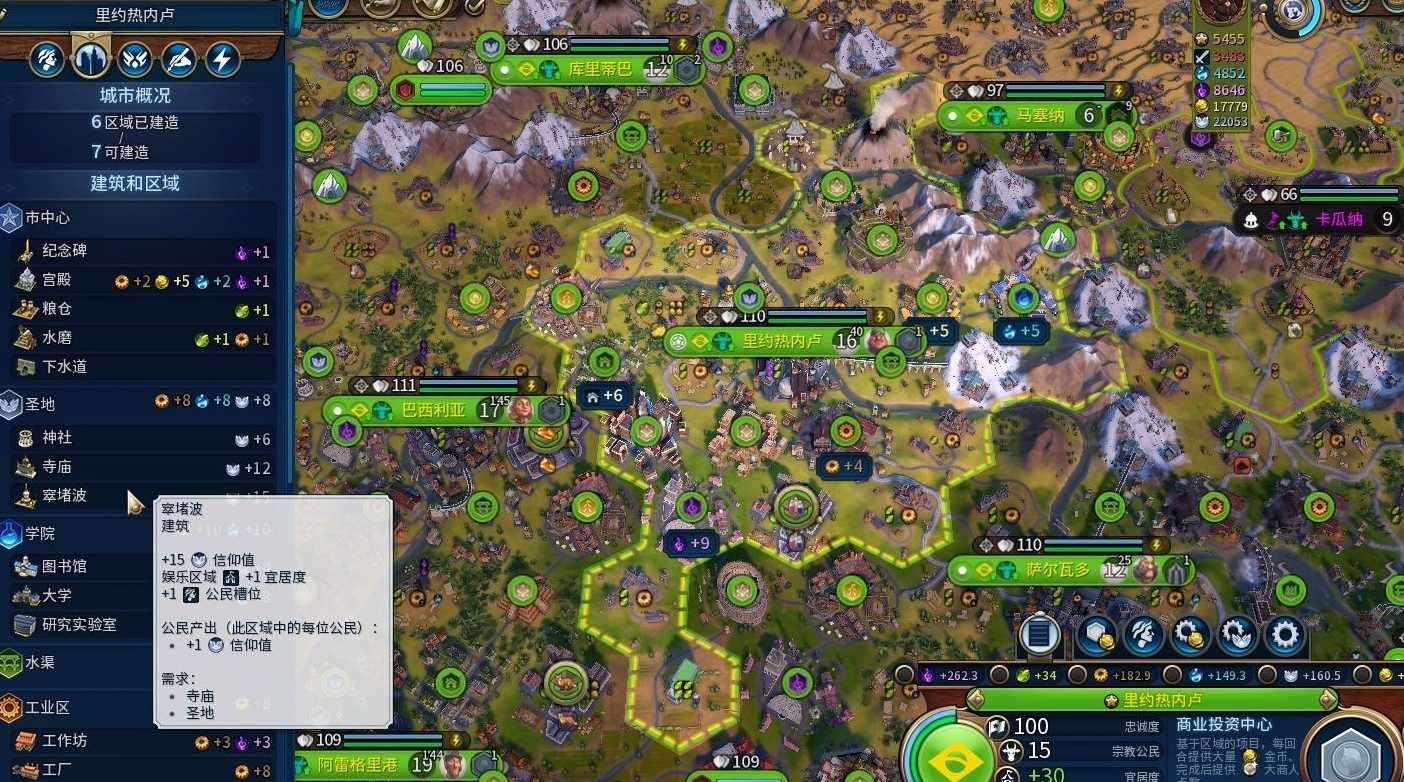Choose the 研究实验室 (Research Lab) row
The height and width of the screenshot is (782, 1404).
point(80,624)
